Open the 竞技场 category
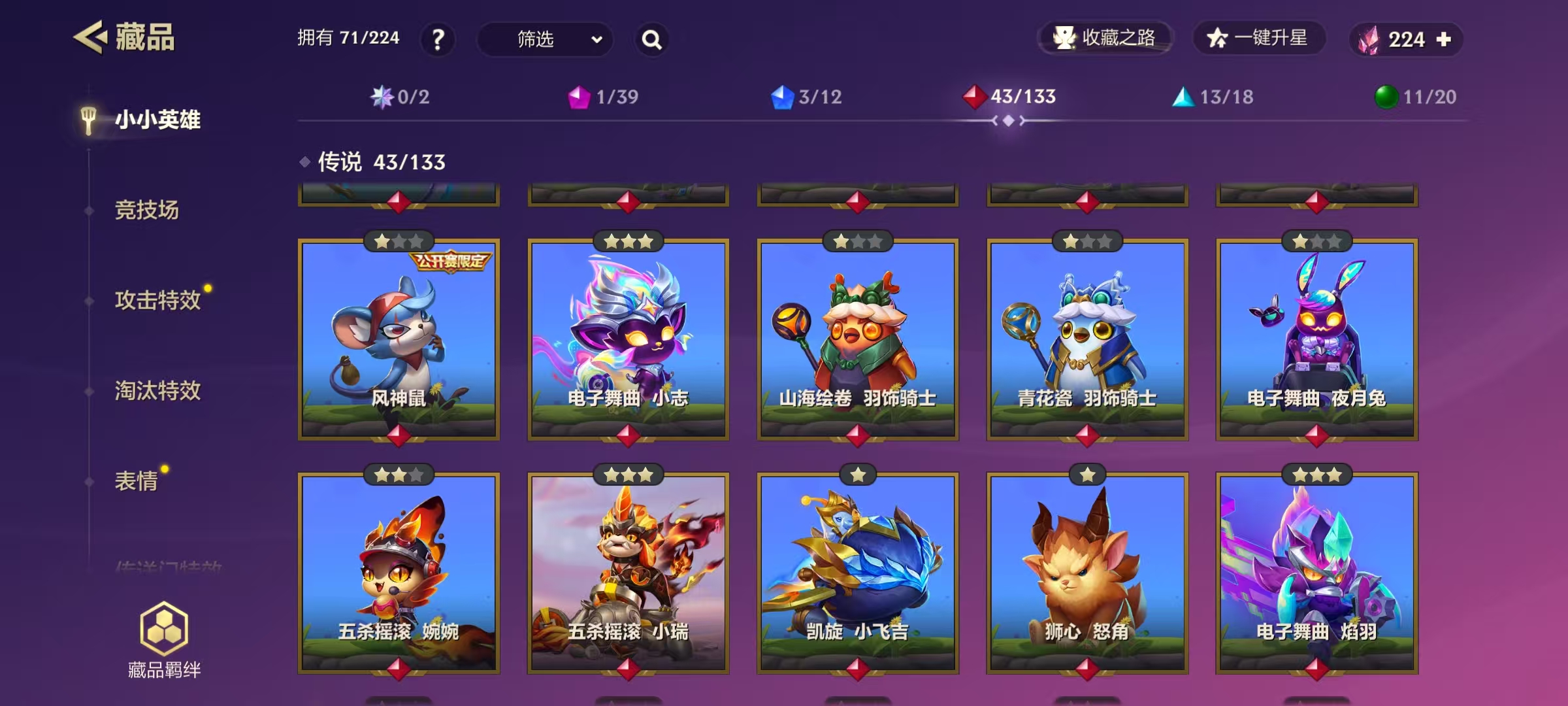This screenshot has width=1568, height=706. pos(146,210)
